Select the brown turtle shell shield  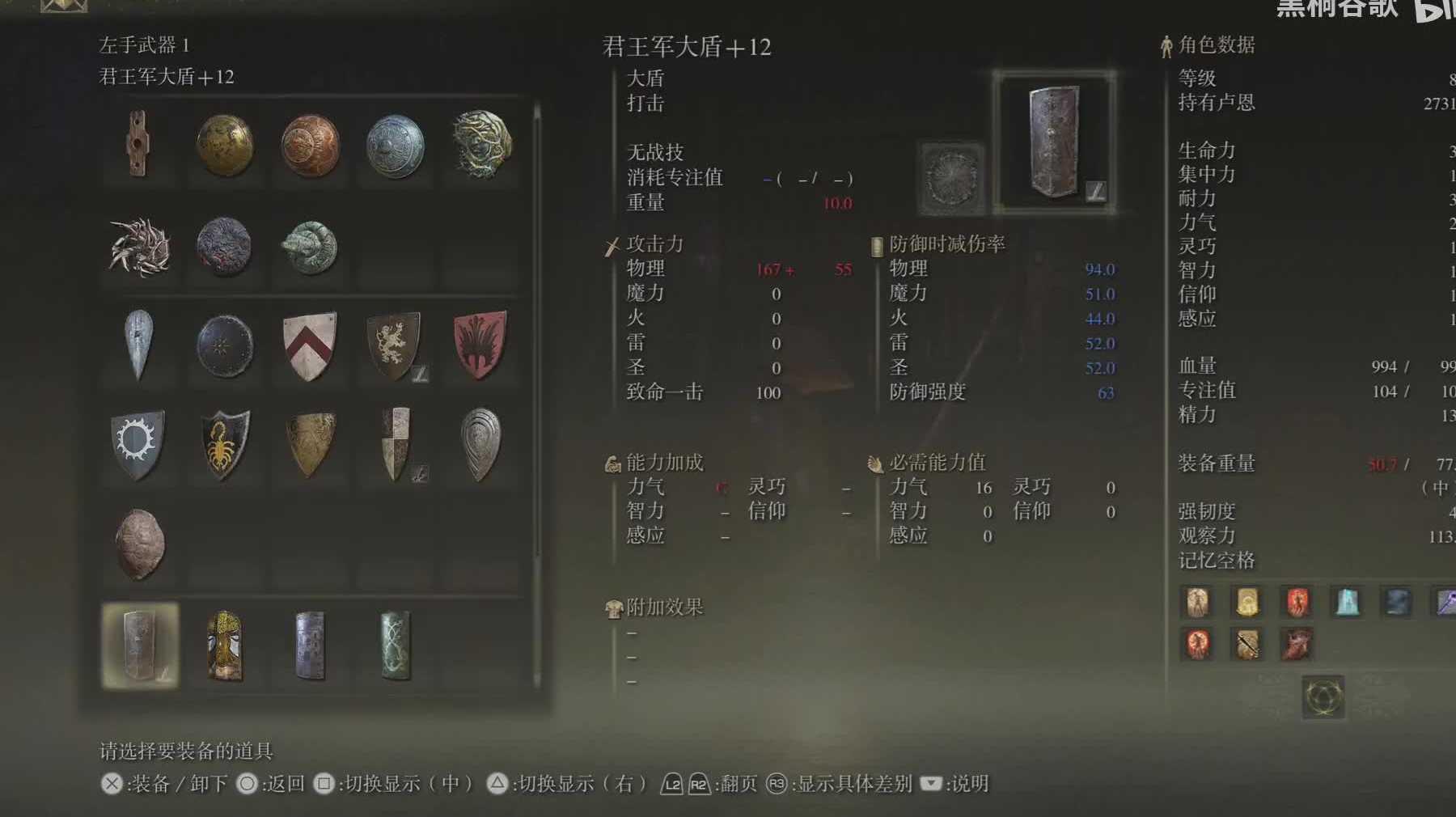(139, 544)
